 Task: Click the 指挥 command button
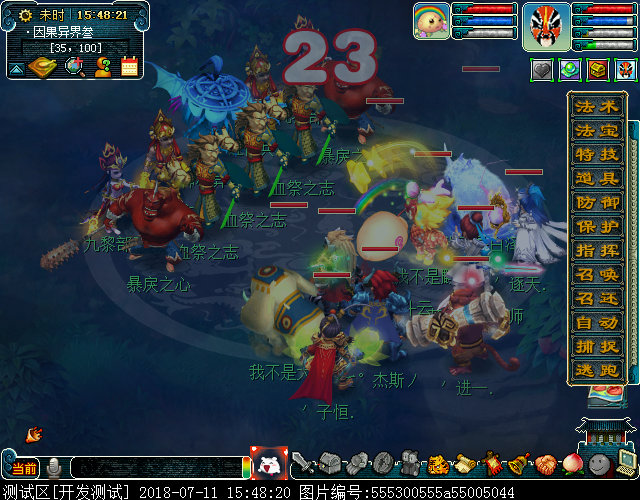click(596, 251)
